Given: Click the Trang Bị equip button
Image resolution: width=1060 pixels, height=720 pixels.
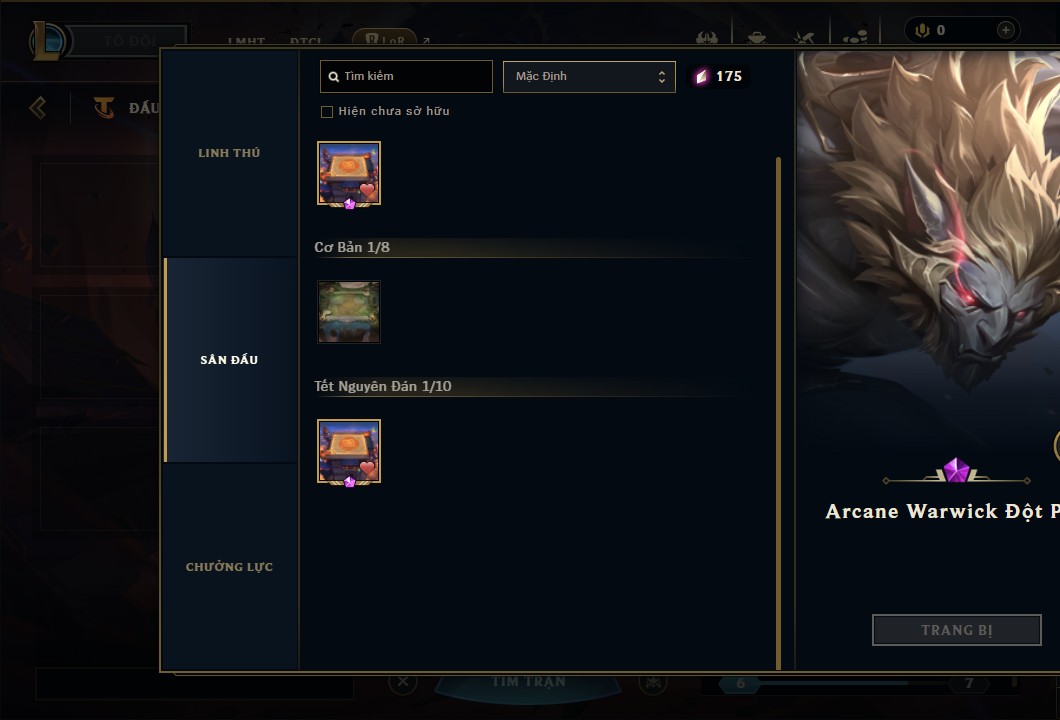Looking at the screenshot, I should [x=956, y=630].
